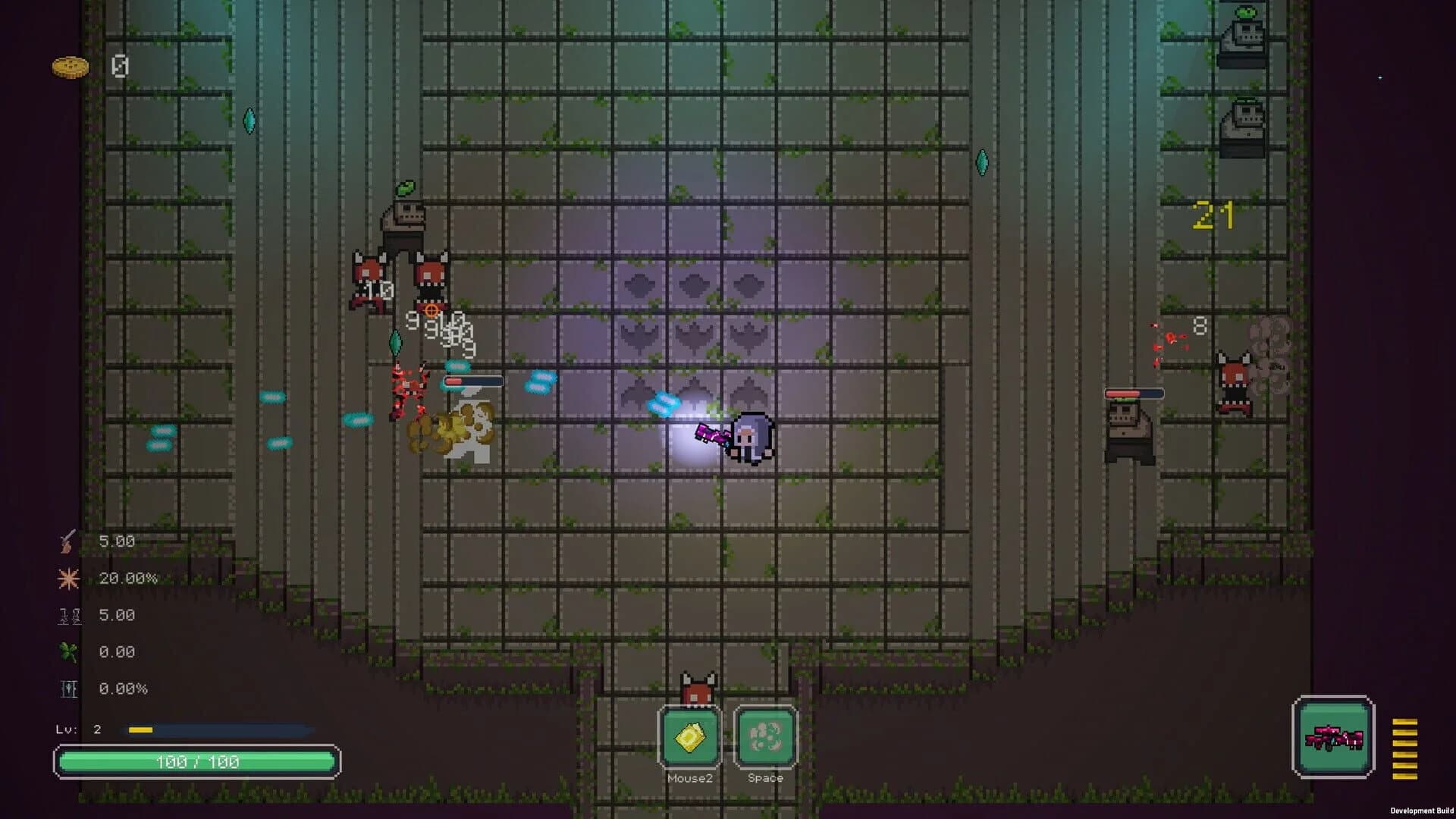Click the turret enemy below the right health bar

pos(1130,429)
